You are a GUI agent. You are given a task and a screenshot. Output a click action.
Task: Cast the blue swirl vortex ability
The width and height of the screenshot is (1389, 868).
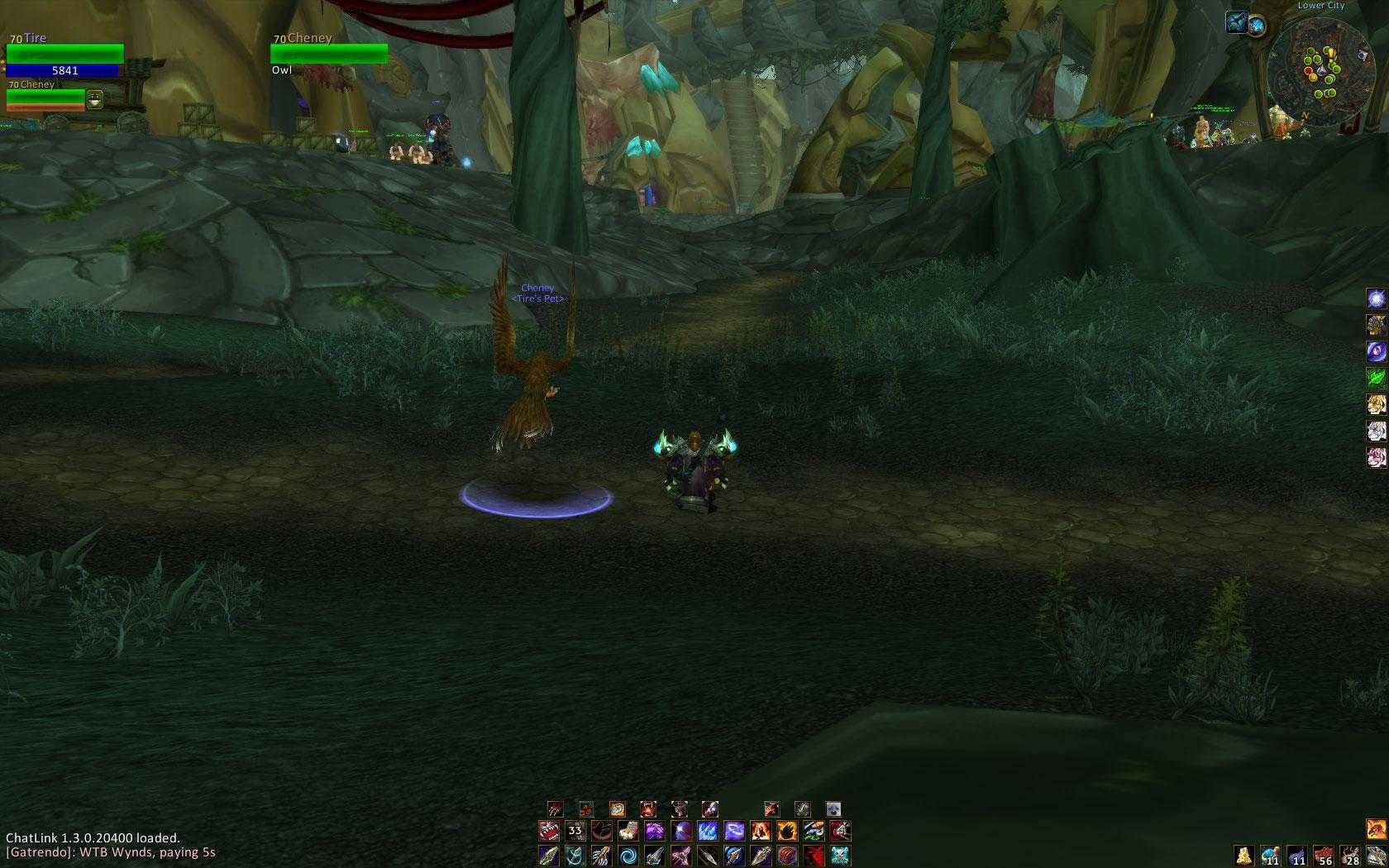click(x=628, y=855)
